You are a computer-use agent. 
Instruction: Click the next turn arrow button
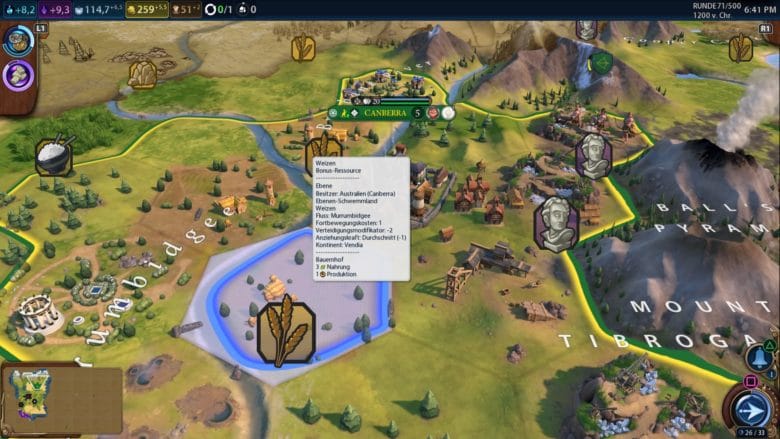pyautogui.click(x=747, y=409)
